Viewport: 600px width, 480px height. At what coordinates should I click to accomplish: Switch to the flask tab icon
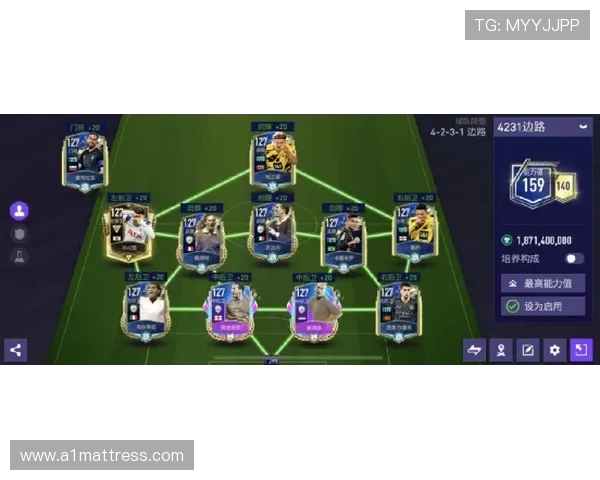(18, 256)
